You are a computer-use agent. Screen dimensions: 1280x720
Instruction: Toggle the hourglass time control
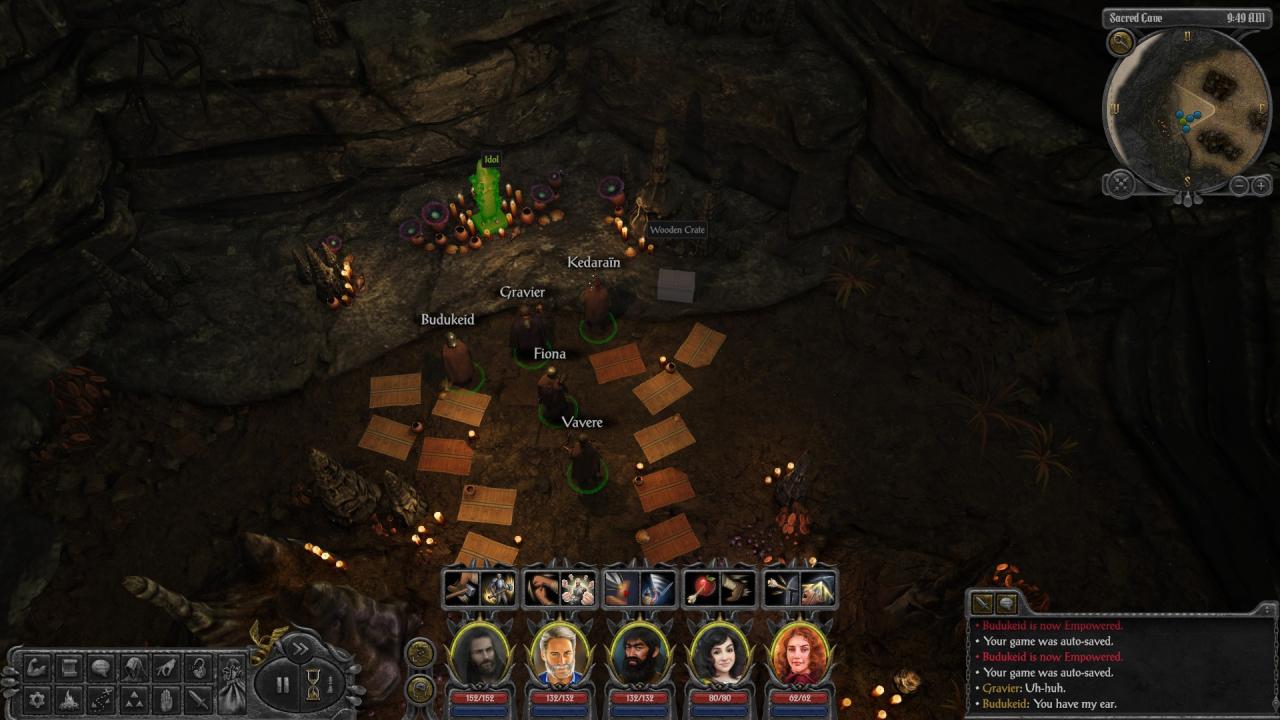click(x=313, y=684)
